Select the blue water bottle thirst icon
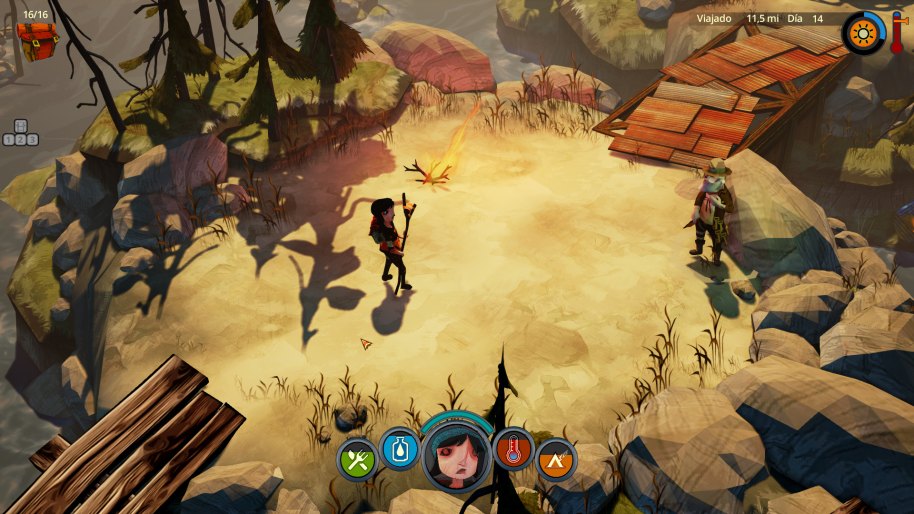Image resolution: width=914 pixels, height=514 pixels. pos(400,450)
